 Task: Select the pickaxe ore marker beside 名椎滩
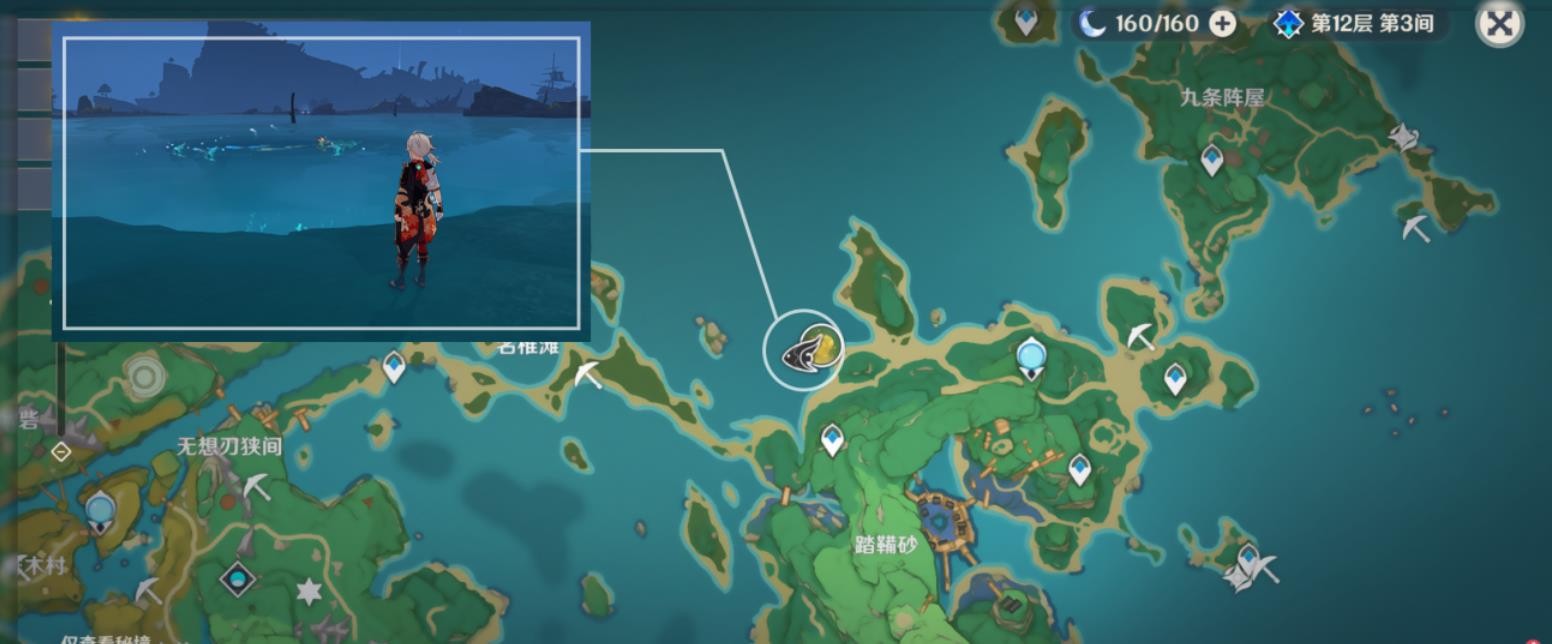(588, 375)
